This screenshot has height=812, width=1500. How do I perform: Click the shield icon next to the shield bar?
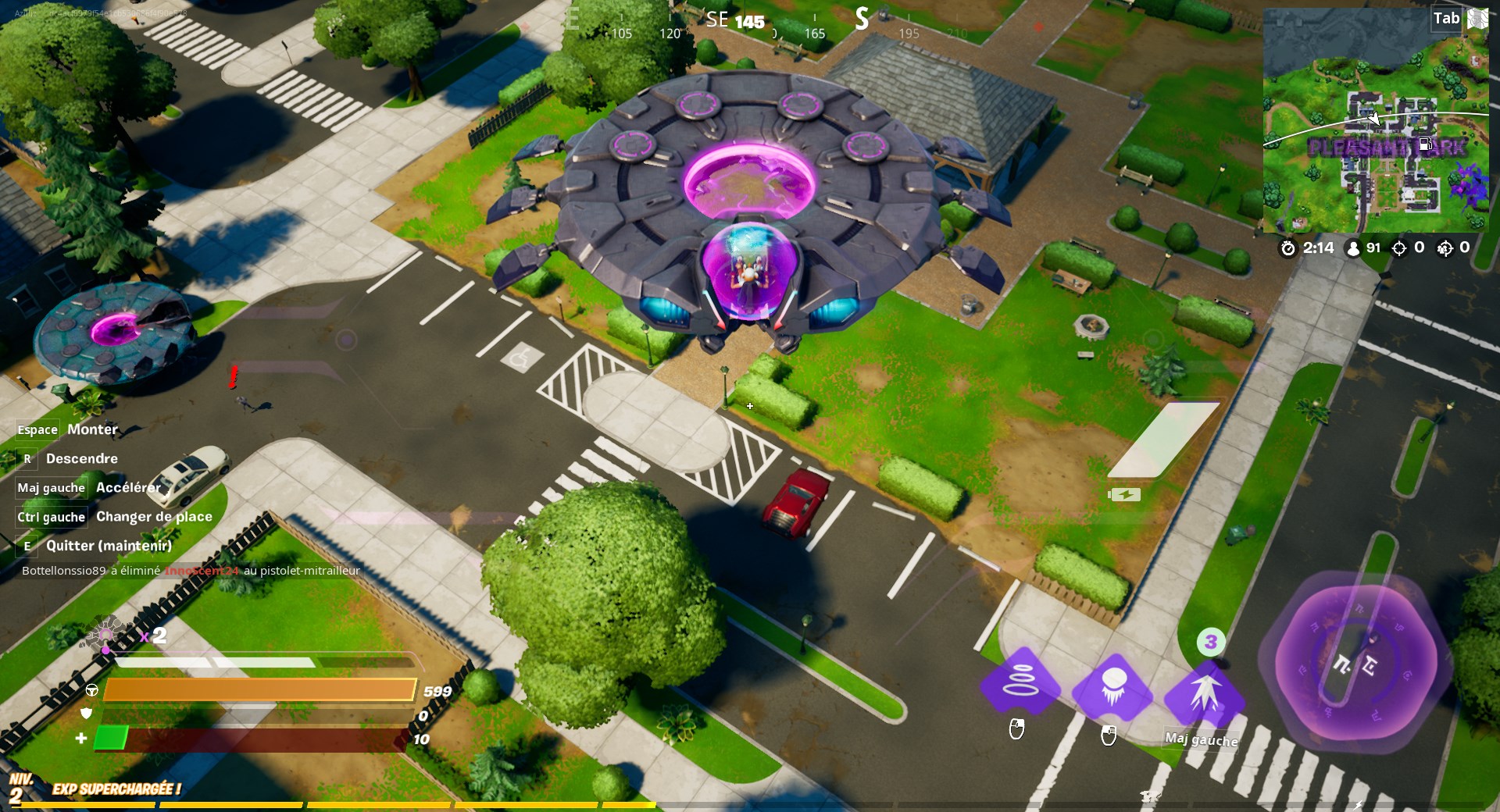click(86, 713)
